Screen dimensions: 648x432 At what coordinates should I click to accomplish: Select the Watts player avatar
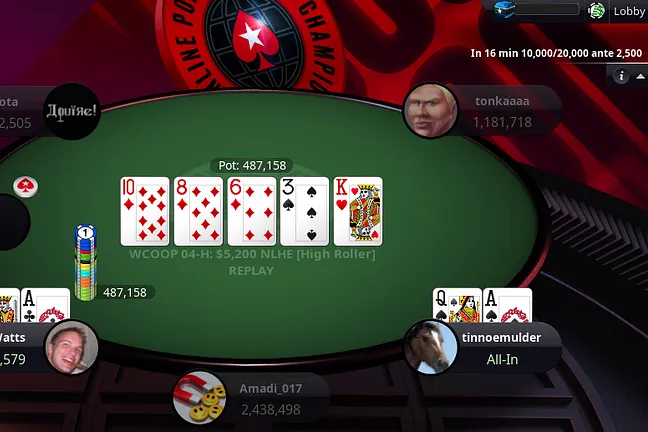pyautogui.click(x=71, y=347)
